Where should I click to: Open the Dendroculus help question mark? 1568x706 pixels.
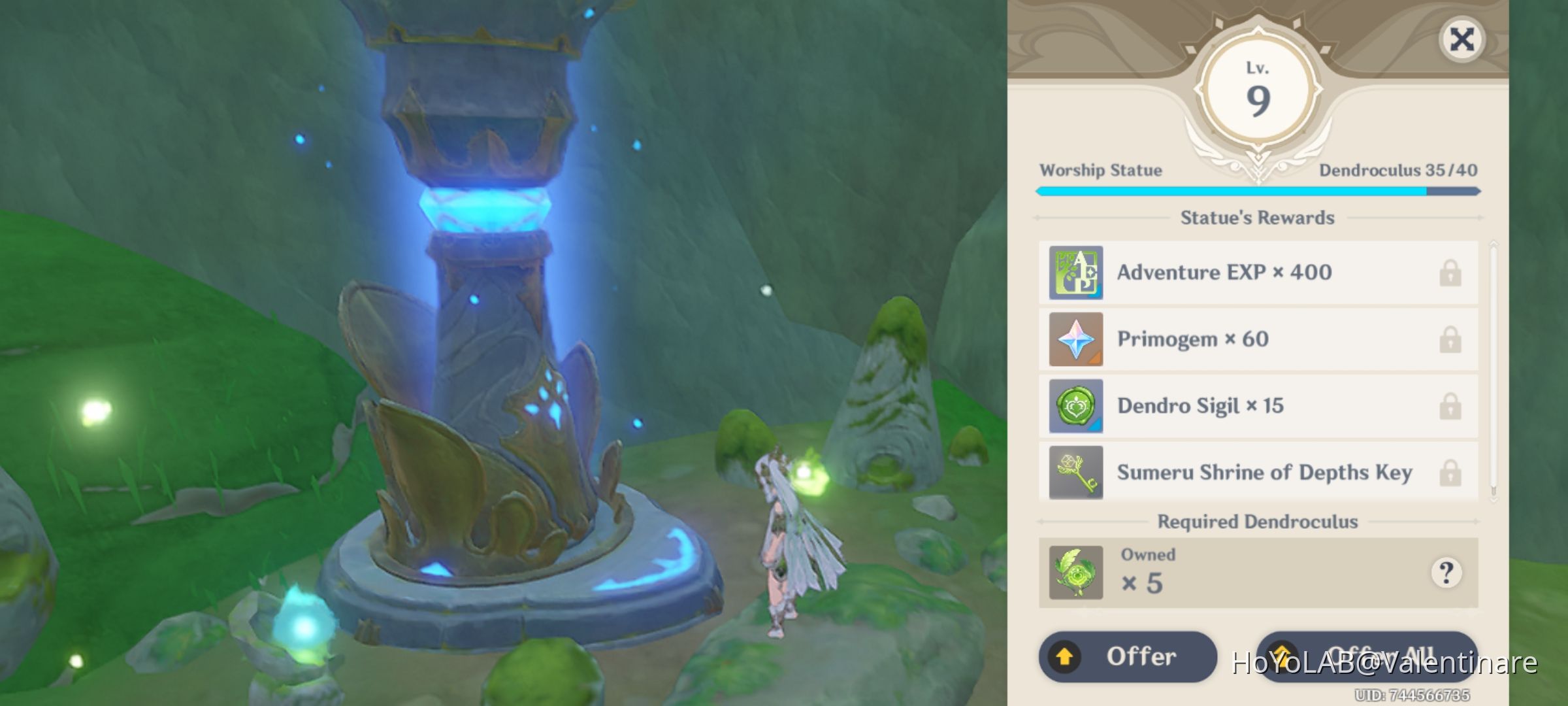click(1448, 572)
